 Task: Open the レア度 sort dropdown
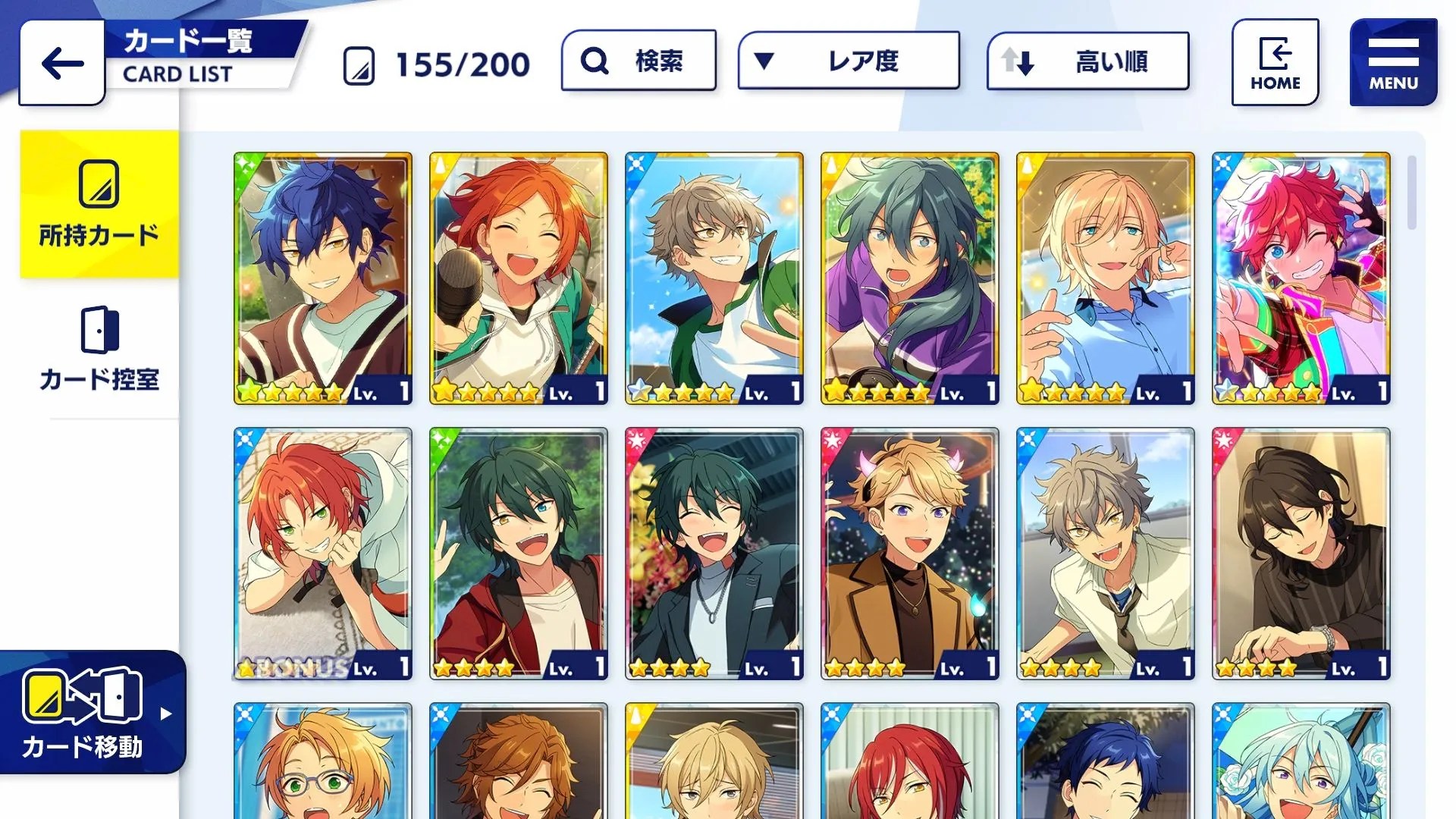pyautogui.click(x=849, y=61)
